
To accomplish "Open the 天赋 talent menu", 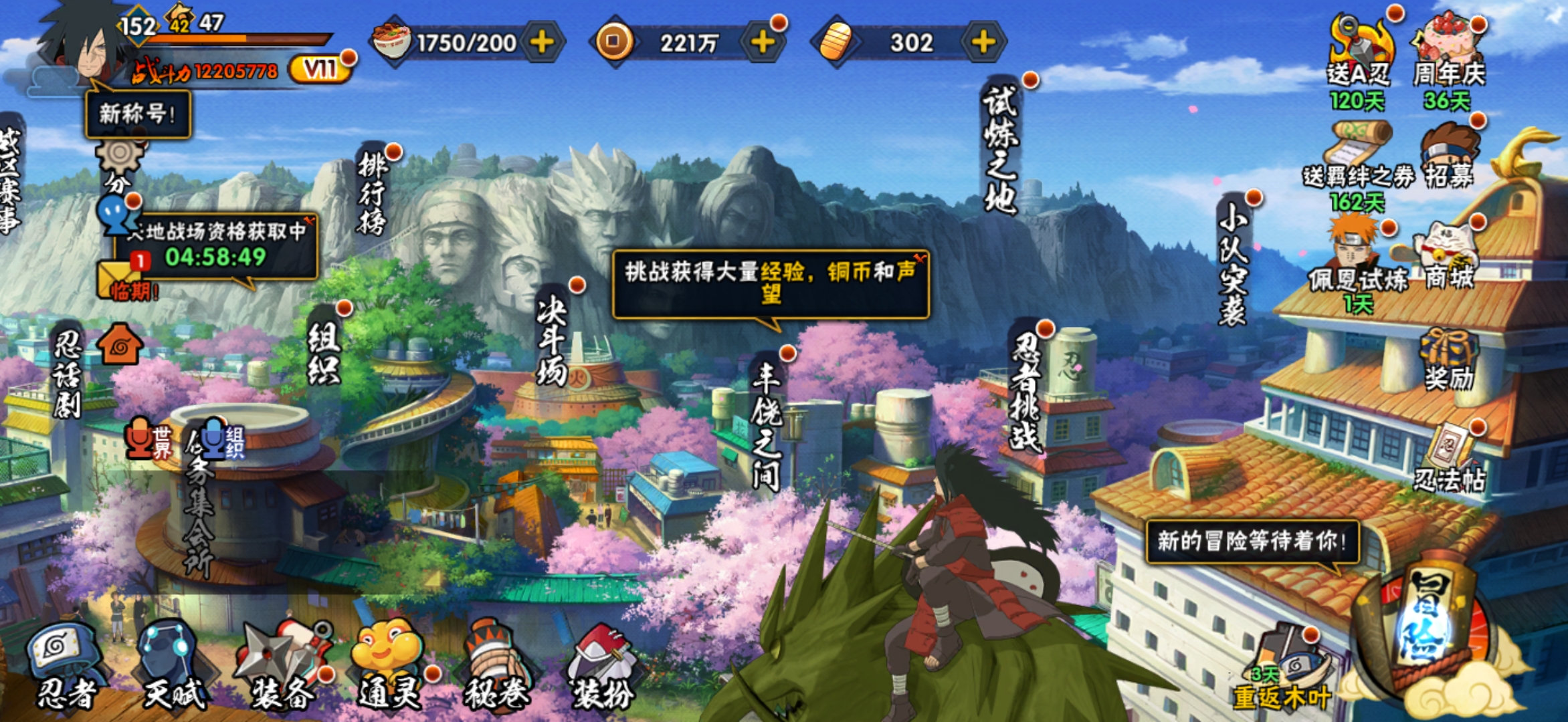I will point(173,665).
